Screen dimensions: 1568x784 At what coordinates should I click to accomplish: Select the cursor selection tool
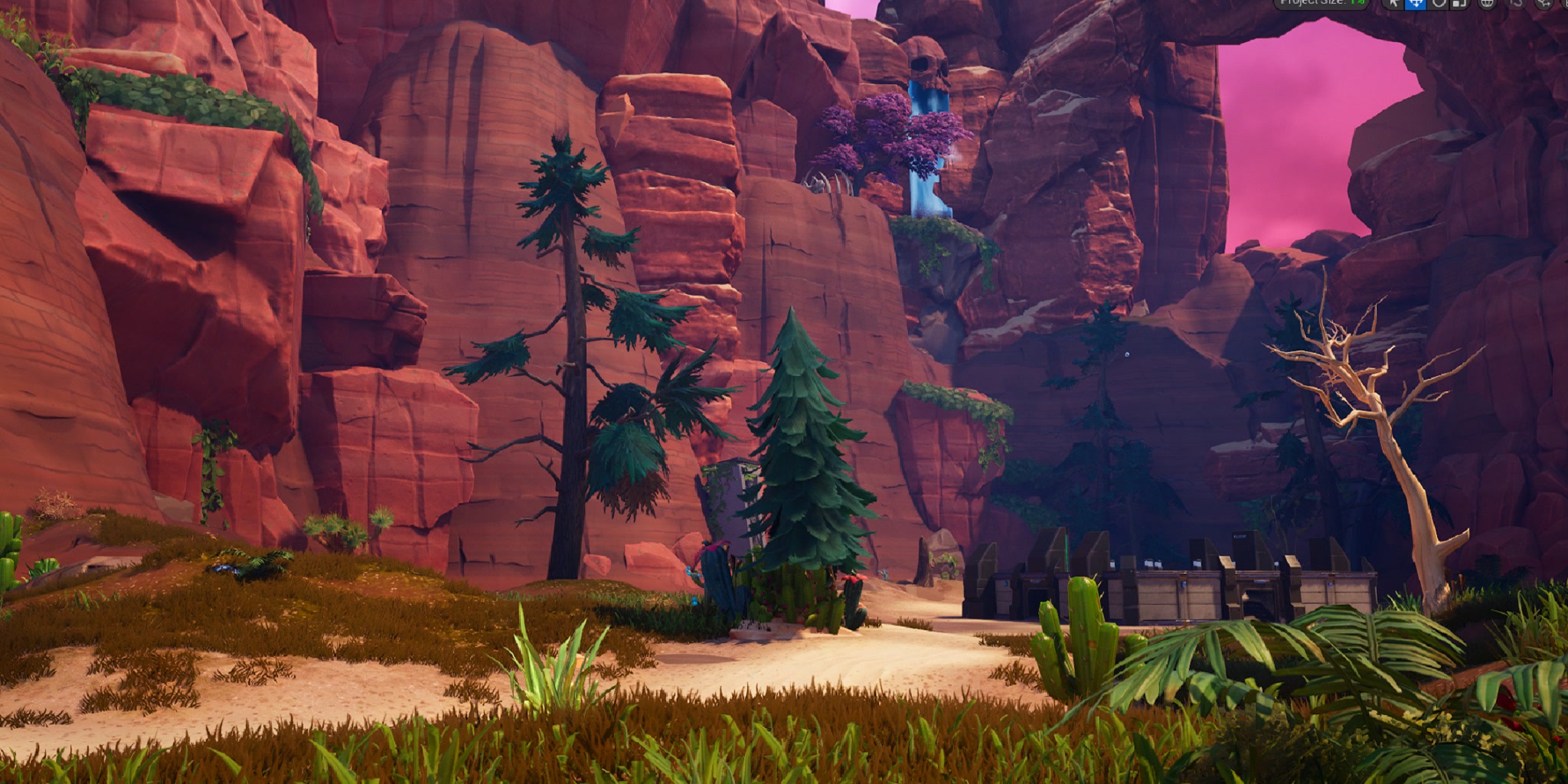1395,6
